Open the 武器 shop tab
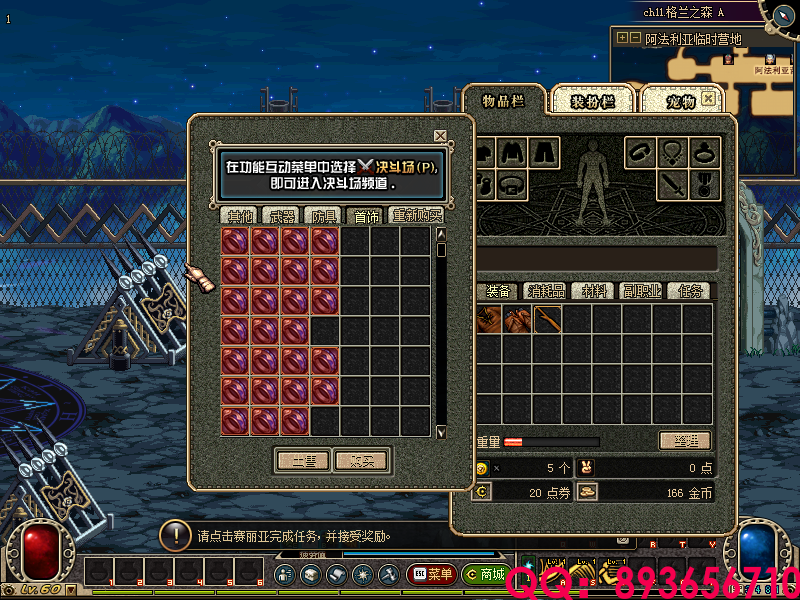800x600 pixels. pos(283,215)
